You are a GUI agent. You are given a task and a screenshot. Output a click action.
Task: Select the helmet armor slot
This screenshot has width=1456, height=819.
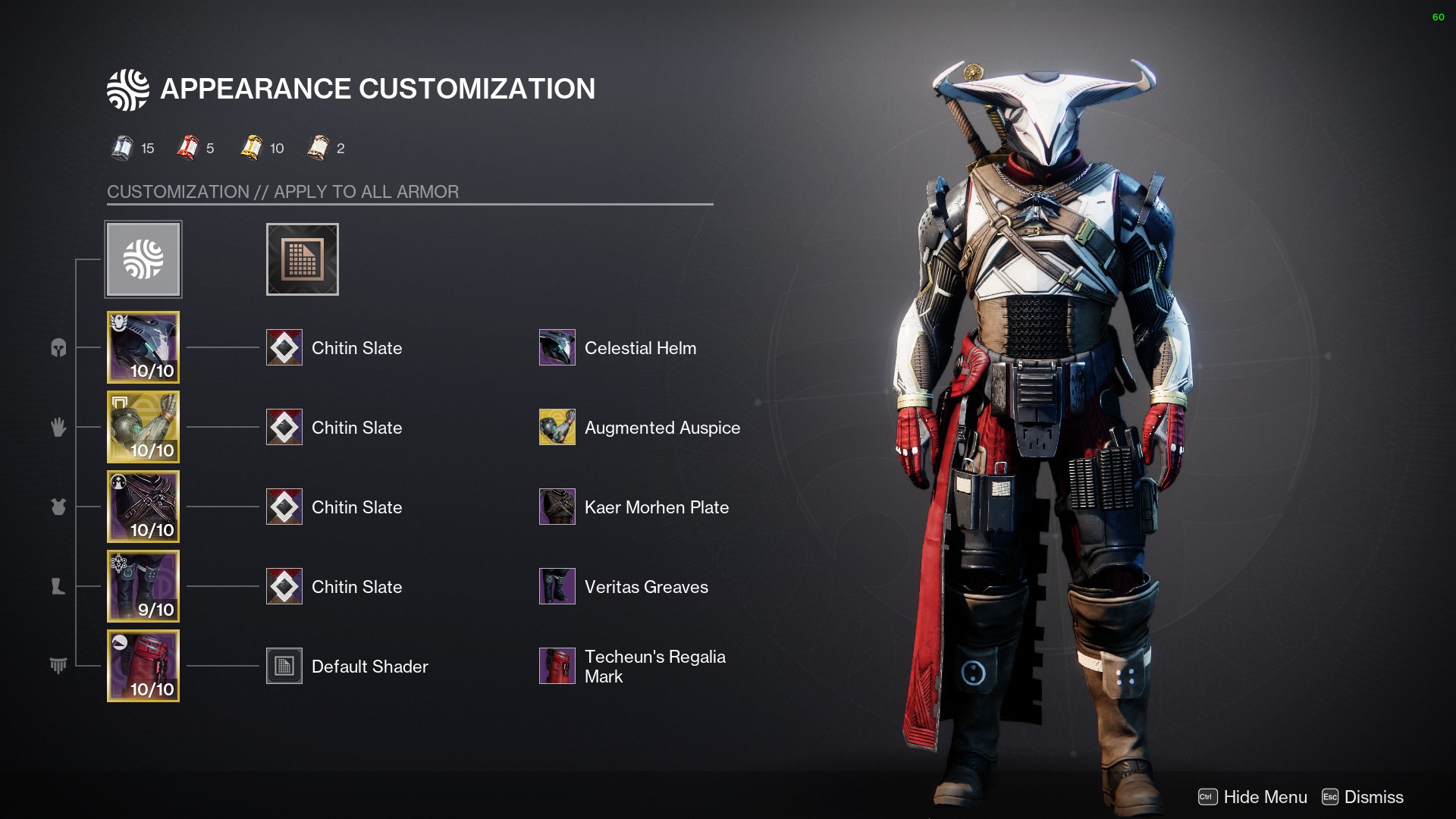[143, 347]
